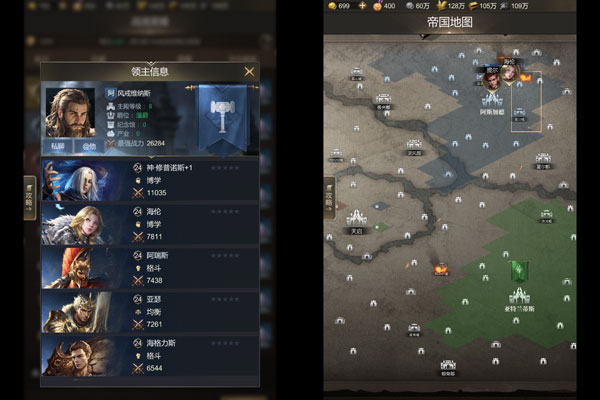Viewport: 600px width, 400px height.
Task: Add more gold with the plus button
Action: [x=363, y=6]
